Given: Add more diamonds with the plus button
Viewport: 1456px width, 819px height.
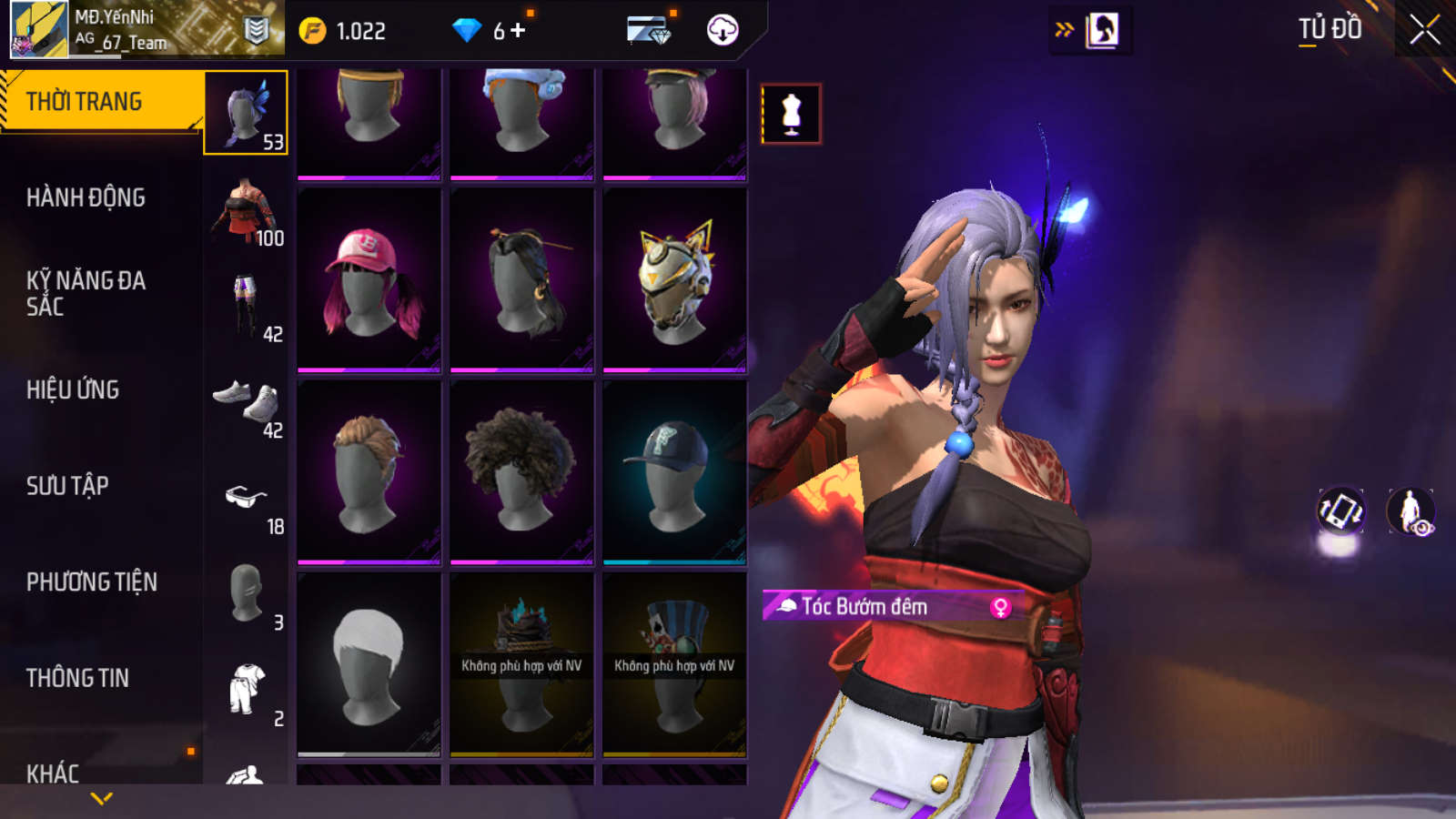Looking at the screenshot, I should pyautogui.click(x=519, y=31).
